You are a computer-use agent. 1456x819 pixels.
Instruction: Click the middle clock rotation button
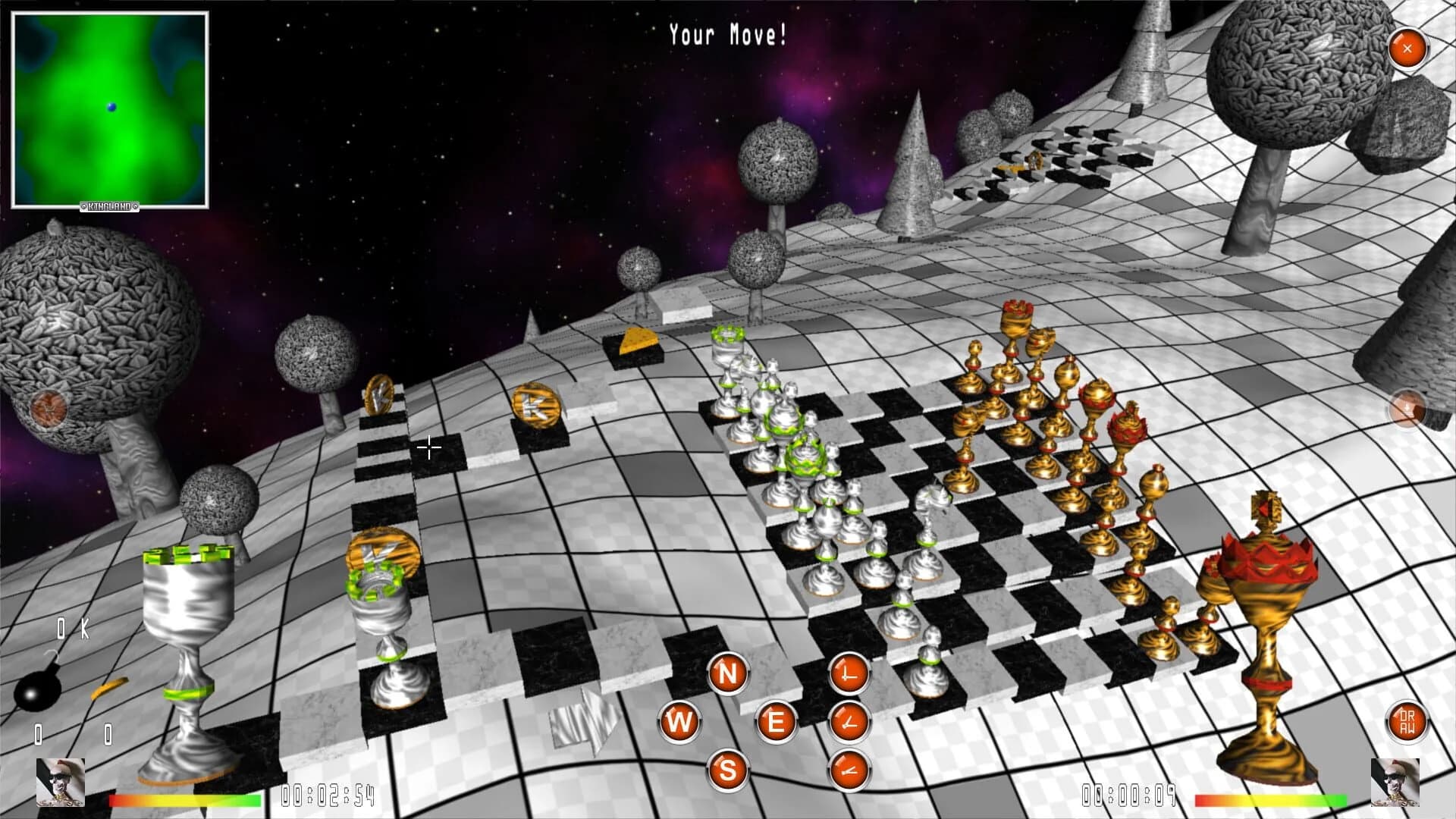[x=848, y=722]
